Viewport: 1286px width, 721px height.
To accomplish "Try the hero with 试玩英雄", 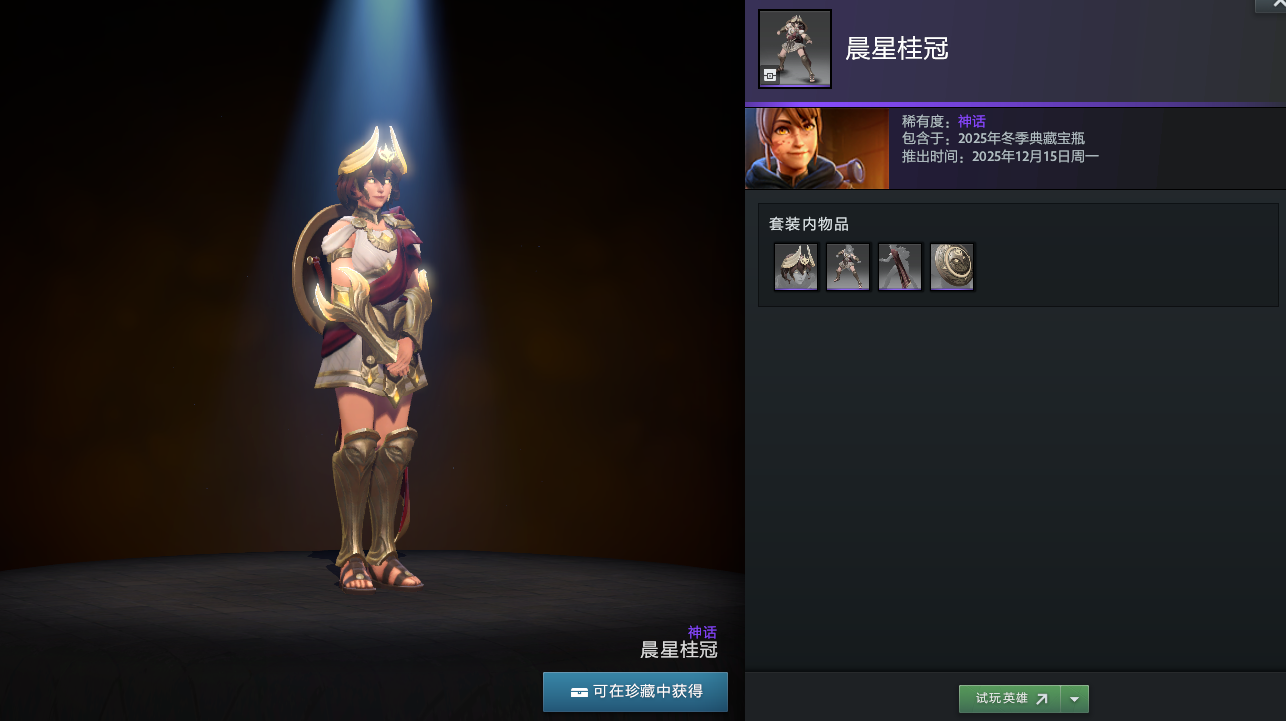I will pyautogui.click(x=1010, y=699).
